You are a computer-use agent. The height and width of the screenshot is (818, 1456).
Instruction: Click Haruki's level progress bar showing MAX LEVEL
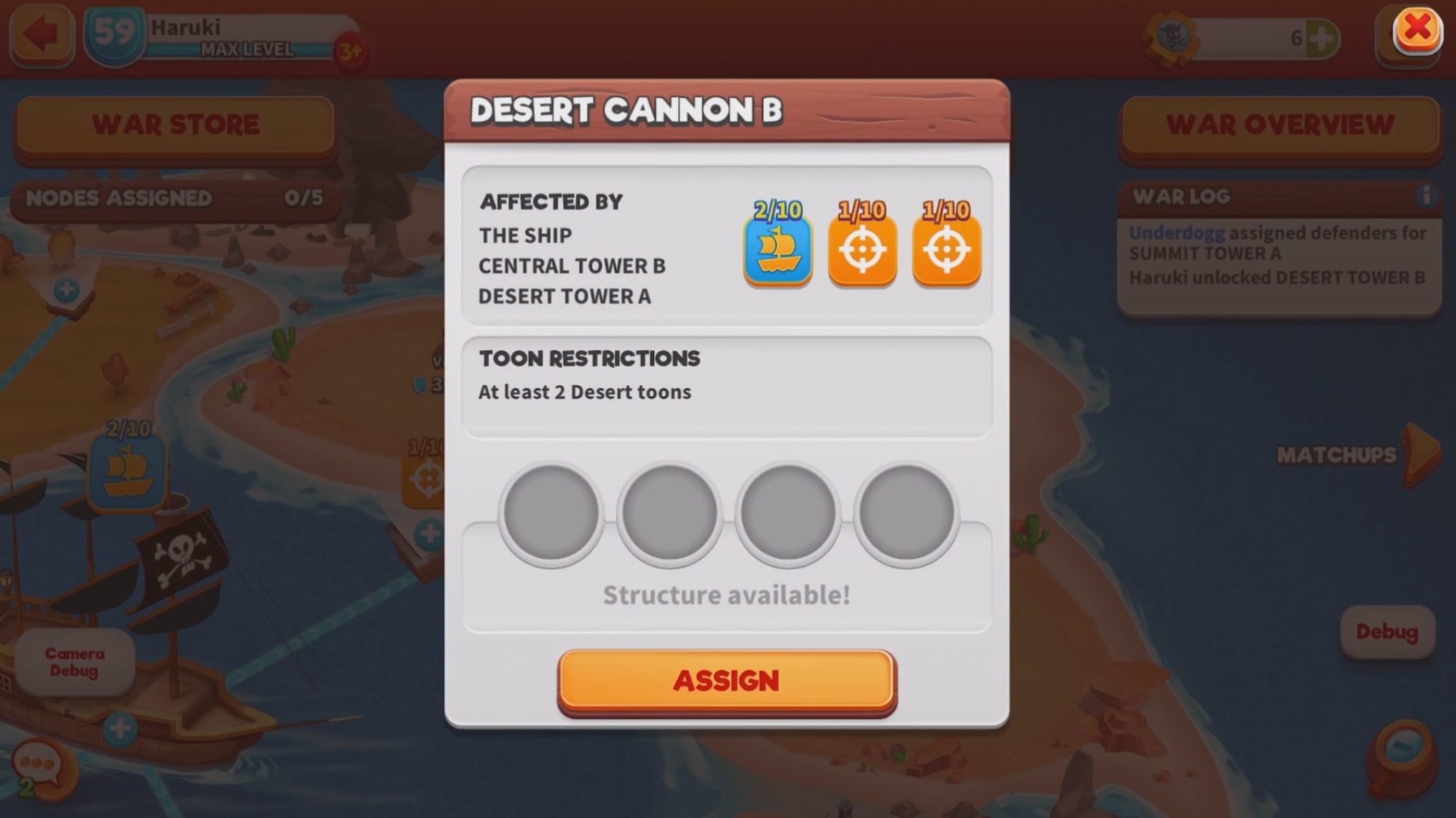point(248,51)
